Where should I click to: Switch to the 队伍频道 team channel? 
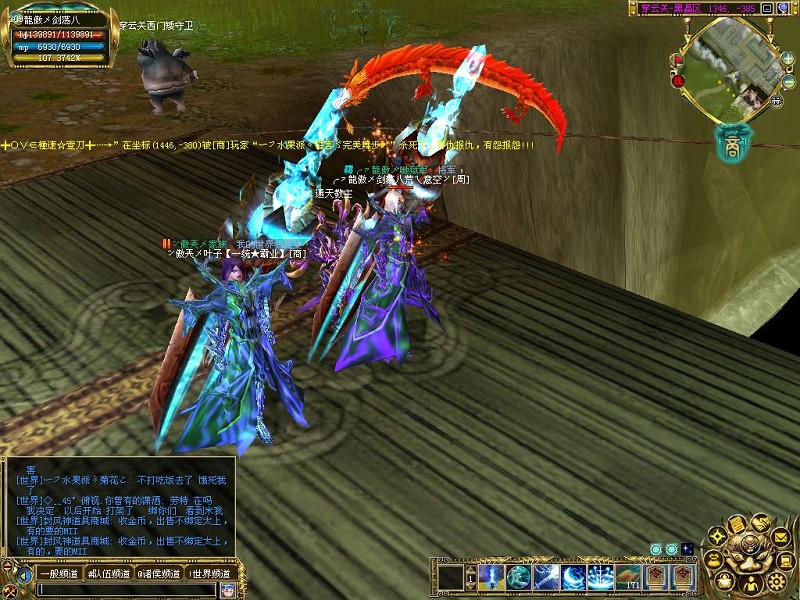(x=110, y=574)
